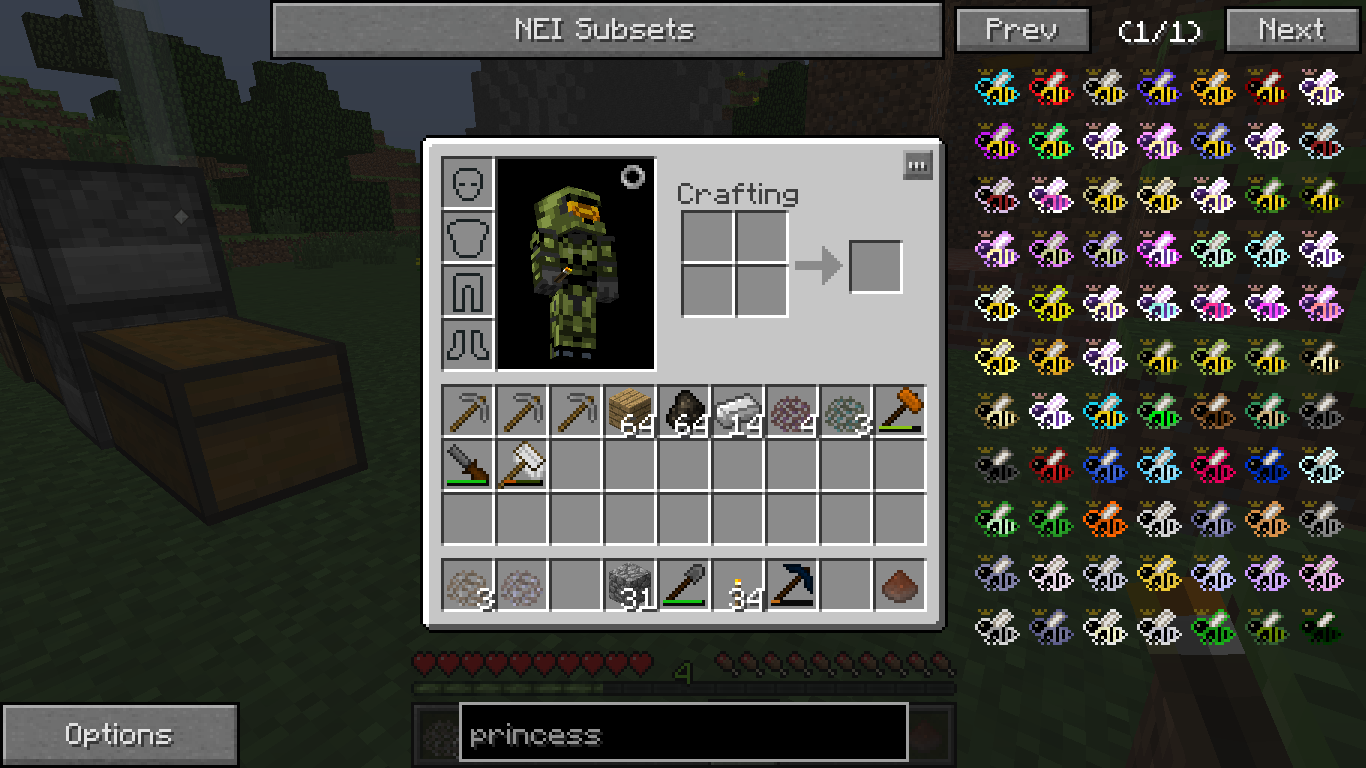Go to the previous NEI item page
Viewport: 1366px width, 768px height.
[x=1022, y=30]
